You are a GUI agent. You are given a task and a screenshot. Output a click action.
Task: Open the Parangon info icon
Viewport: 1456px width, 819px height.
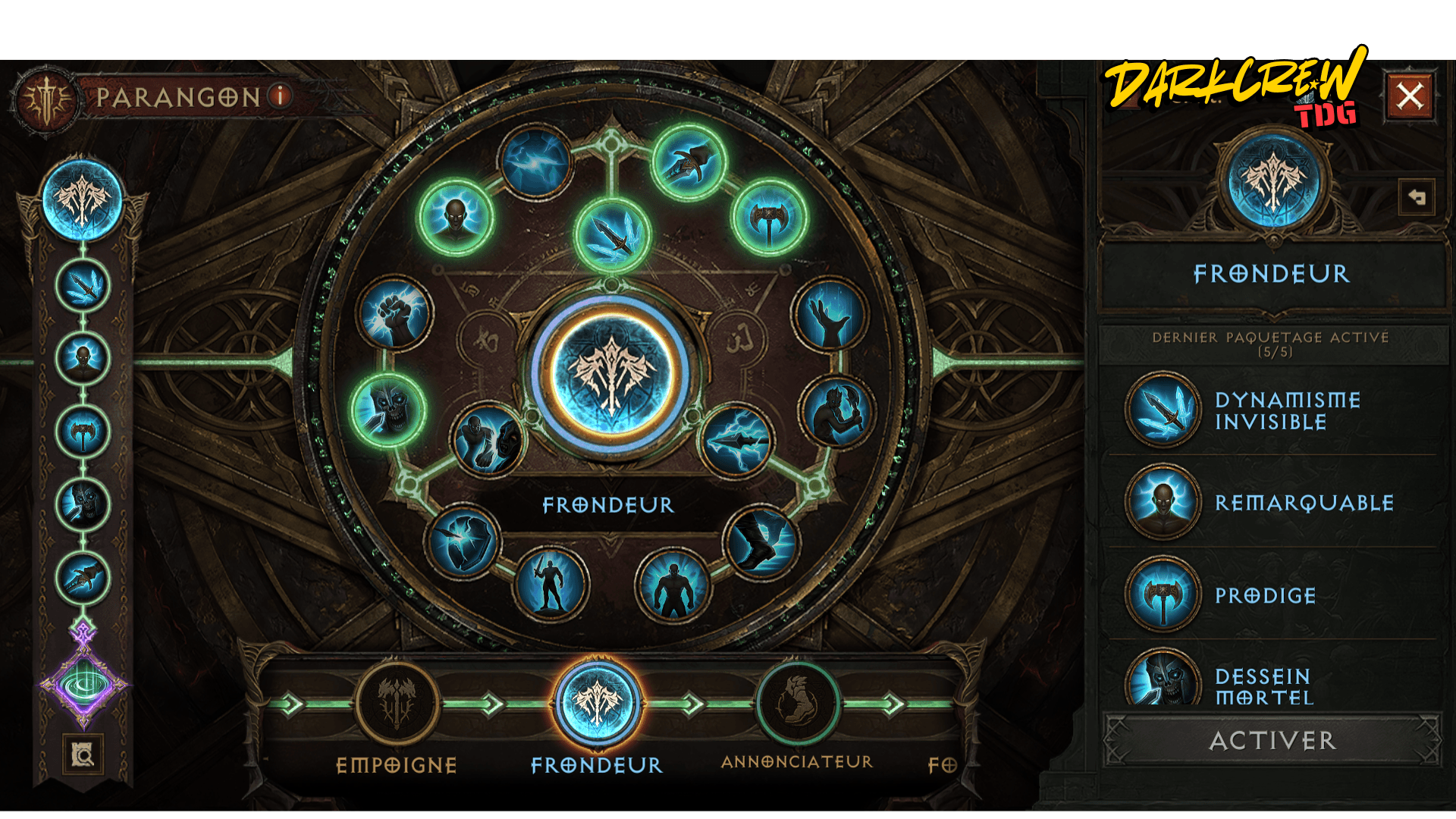pos(281,96)
